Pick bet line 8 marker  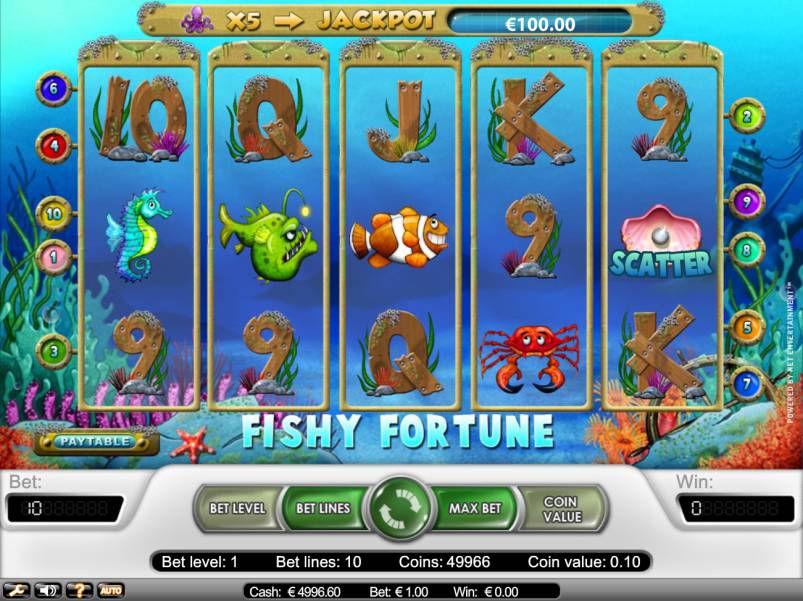click(x=746, y=249)
